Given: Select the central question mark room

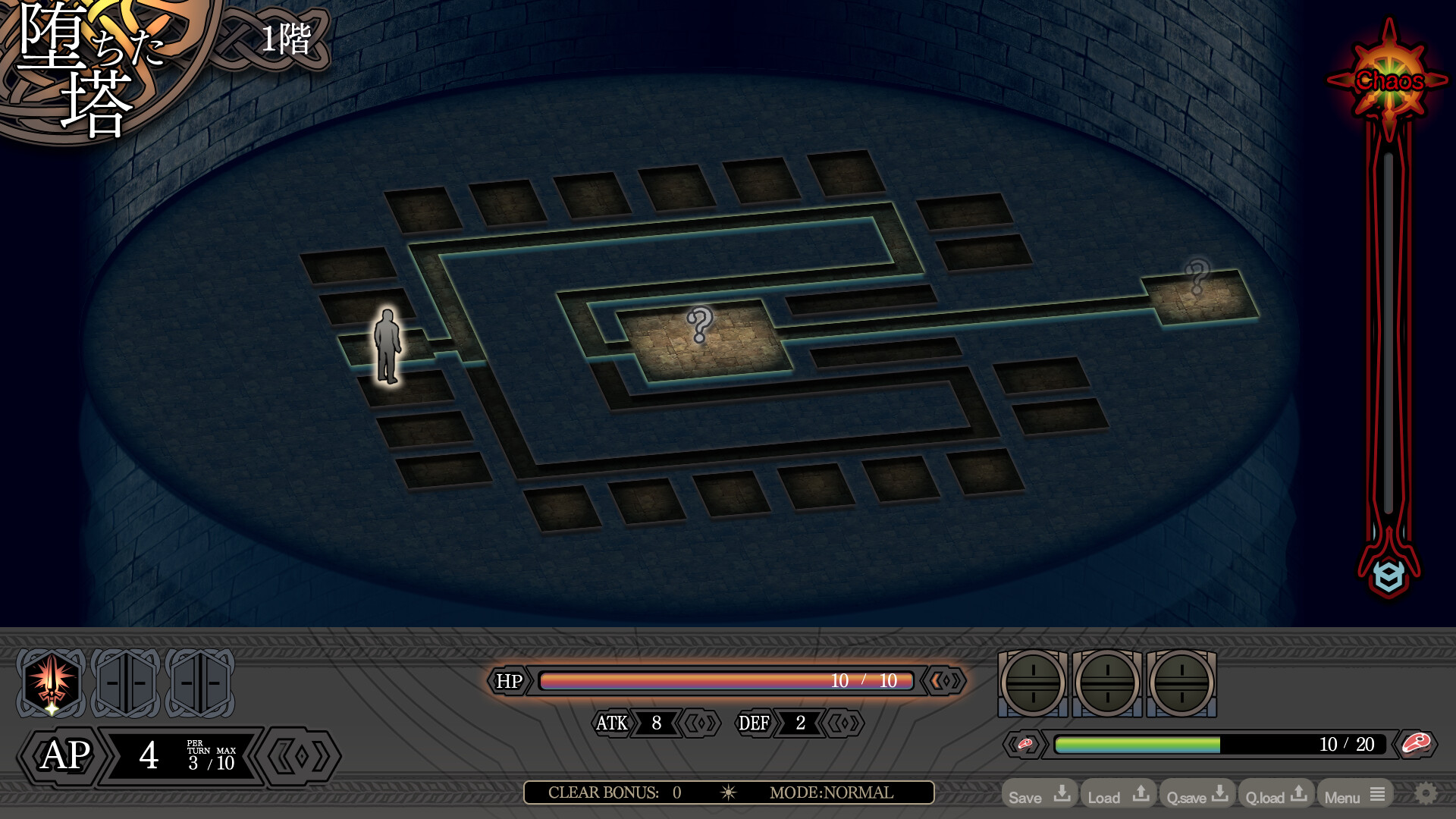Looking at the screenshot, I should (701, 337).
